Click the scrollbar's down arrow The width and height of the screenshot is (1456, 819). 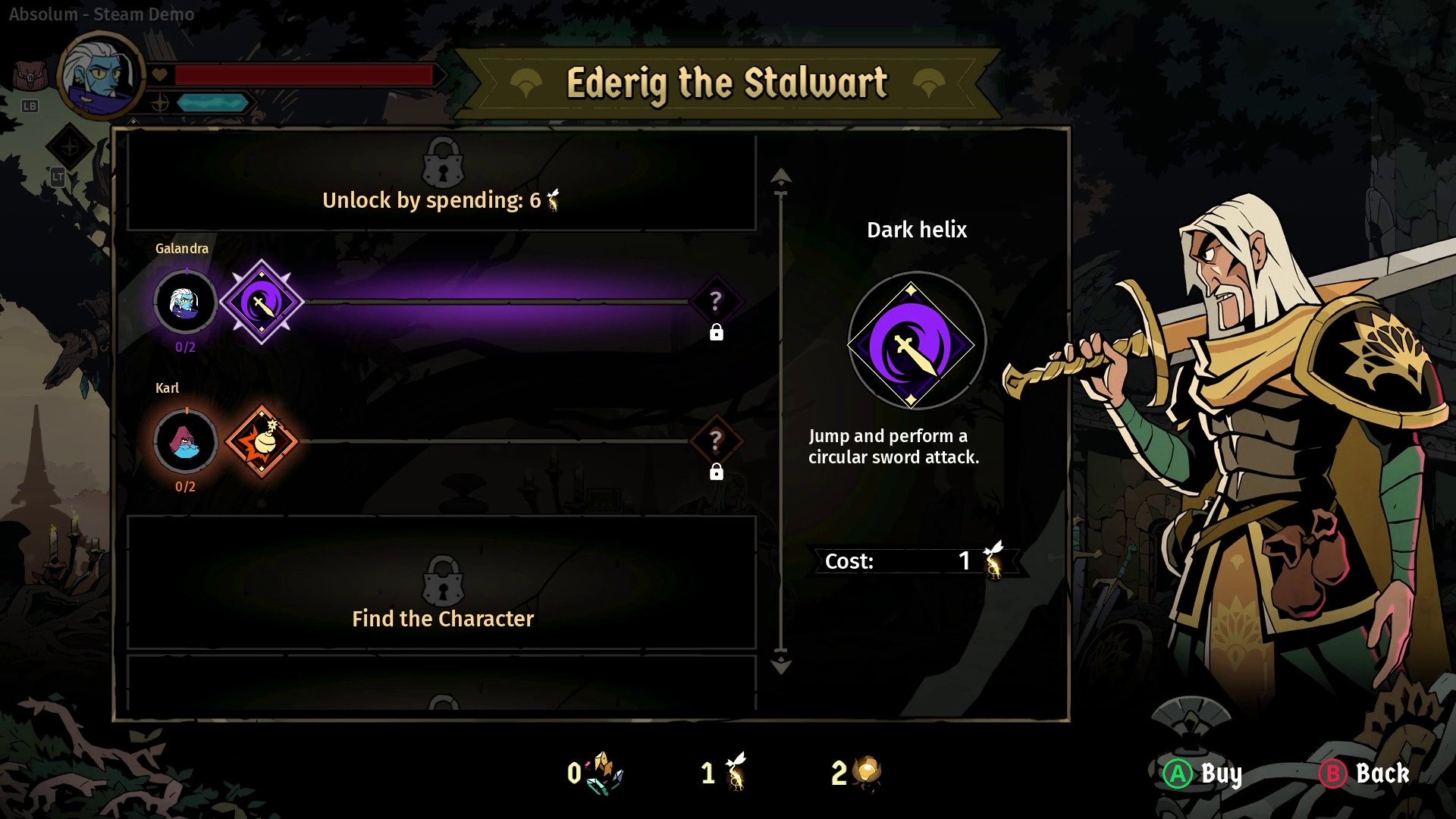tap(780, 666)
